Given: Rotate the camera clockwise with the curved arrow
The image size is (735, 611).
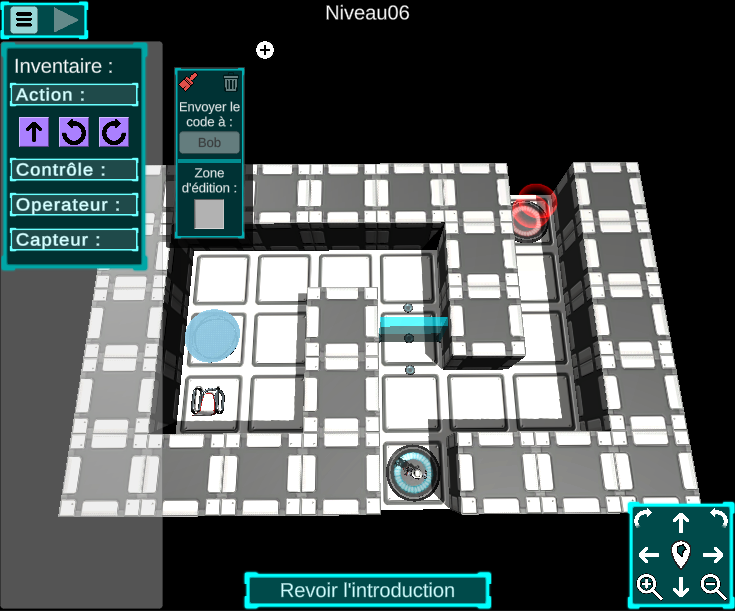Looking at the screenshot, I should pos(645,519).
